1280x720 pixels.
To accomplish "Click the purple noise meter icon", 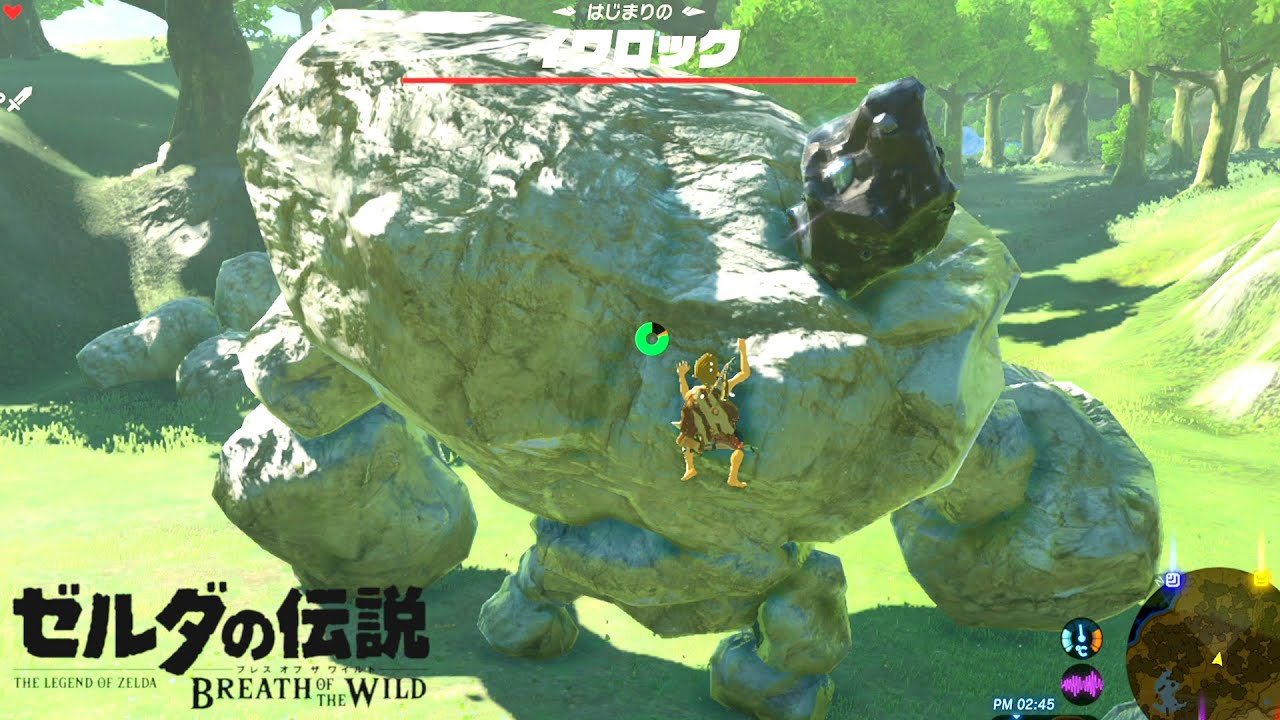I will 1081,684.
